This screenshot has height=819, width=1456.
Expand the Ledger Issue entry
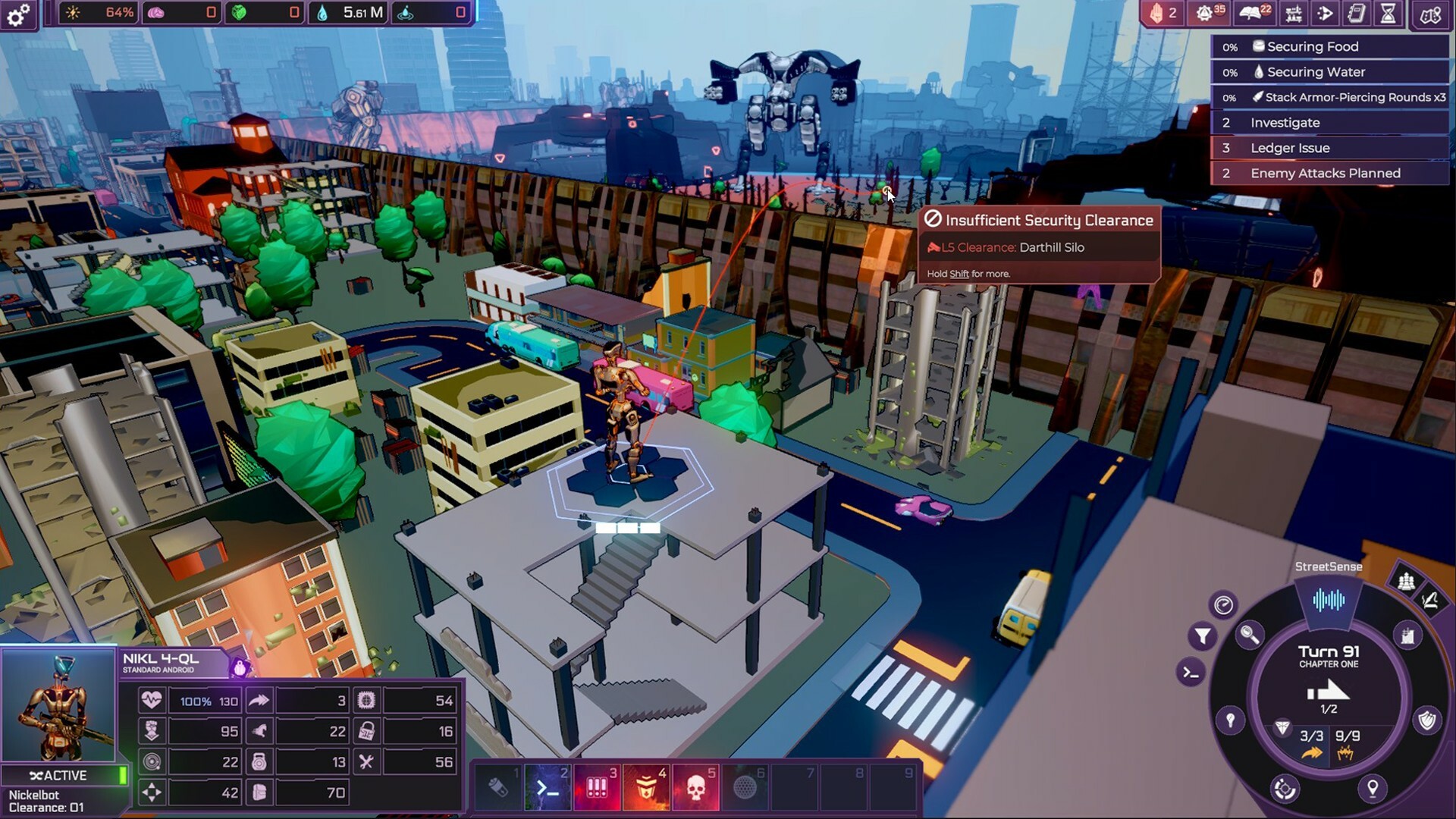tap(1291, 148)
